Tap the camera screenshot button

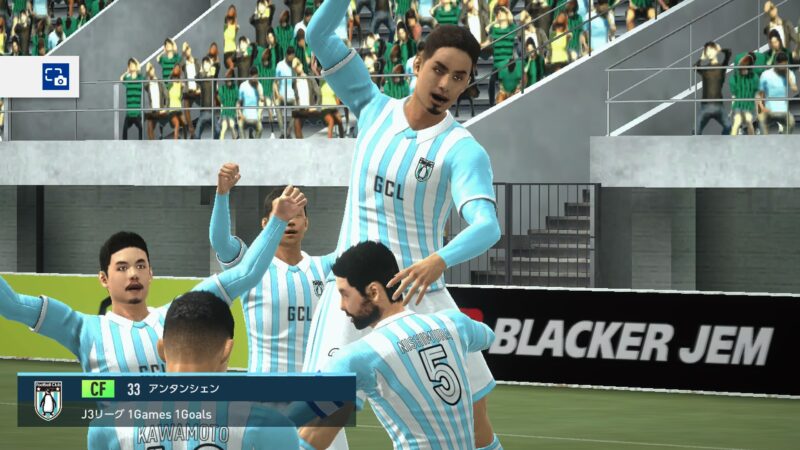pos(55,77)
